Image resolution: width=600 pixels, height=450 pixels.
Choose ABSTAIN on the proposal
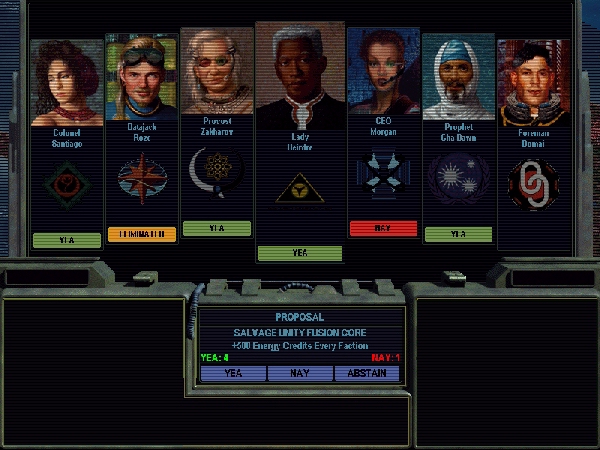[x=366, y=373]
